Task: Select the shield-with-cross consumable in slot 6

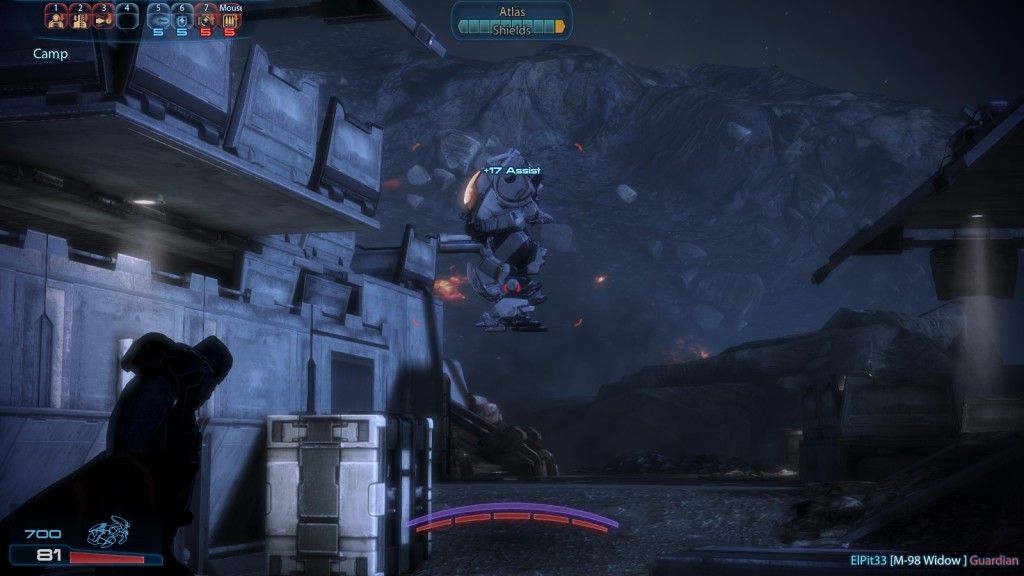Action: pos(182,18)
